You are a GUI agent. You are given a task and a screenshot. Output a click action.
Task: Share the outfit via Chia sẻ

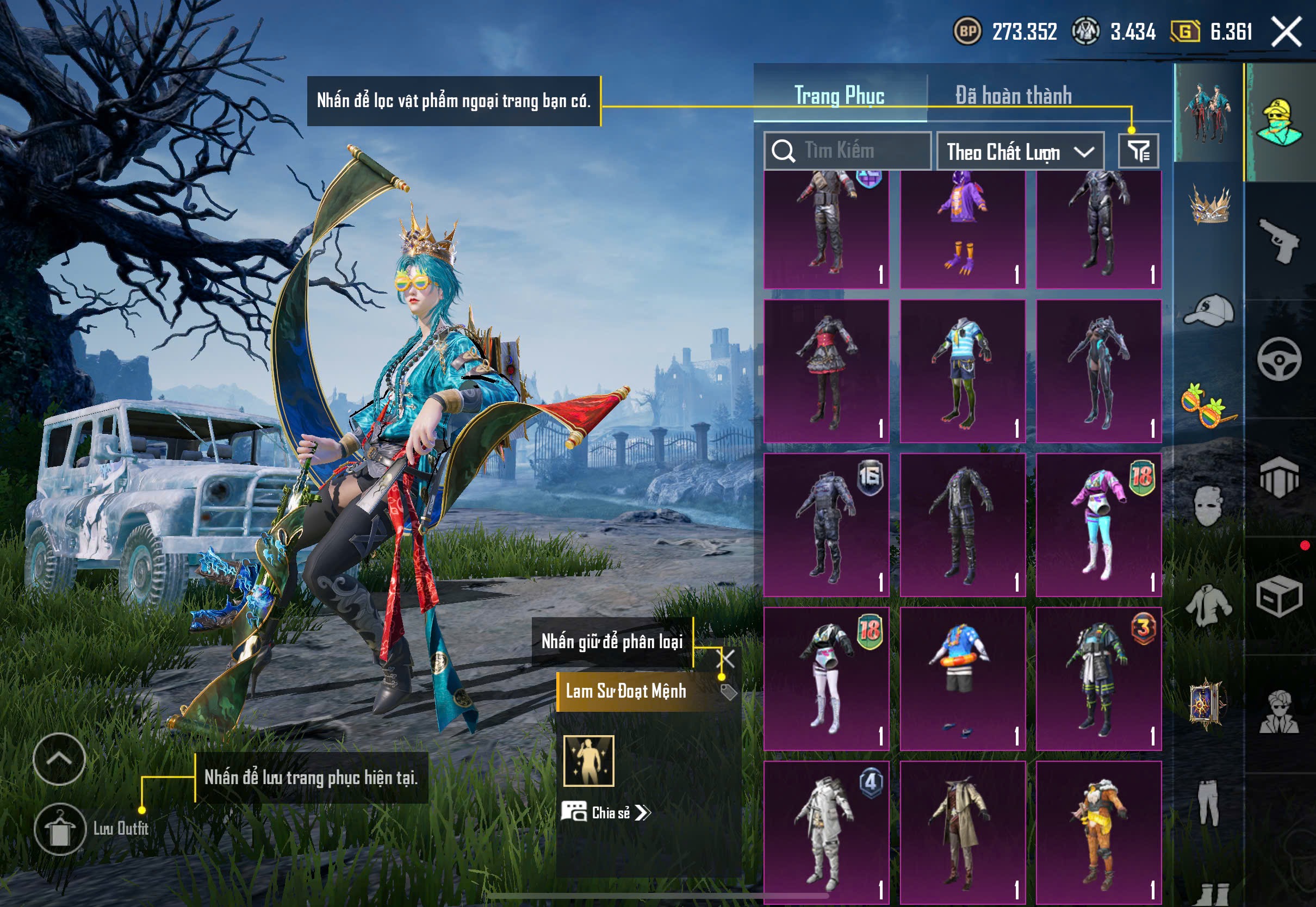pos(606,812)
